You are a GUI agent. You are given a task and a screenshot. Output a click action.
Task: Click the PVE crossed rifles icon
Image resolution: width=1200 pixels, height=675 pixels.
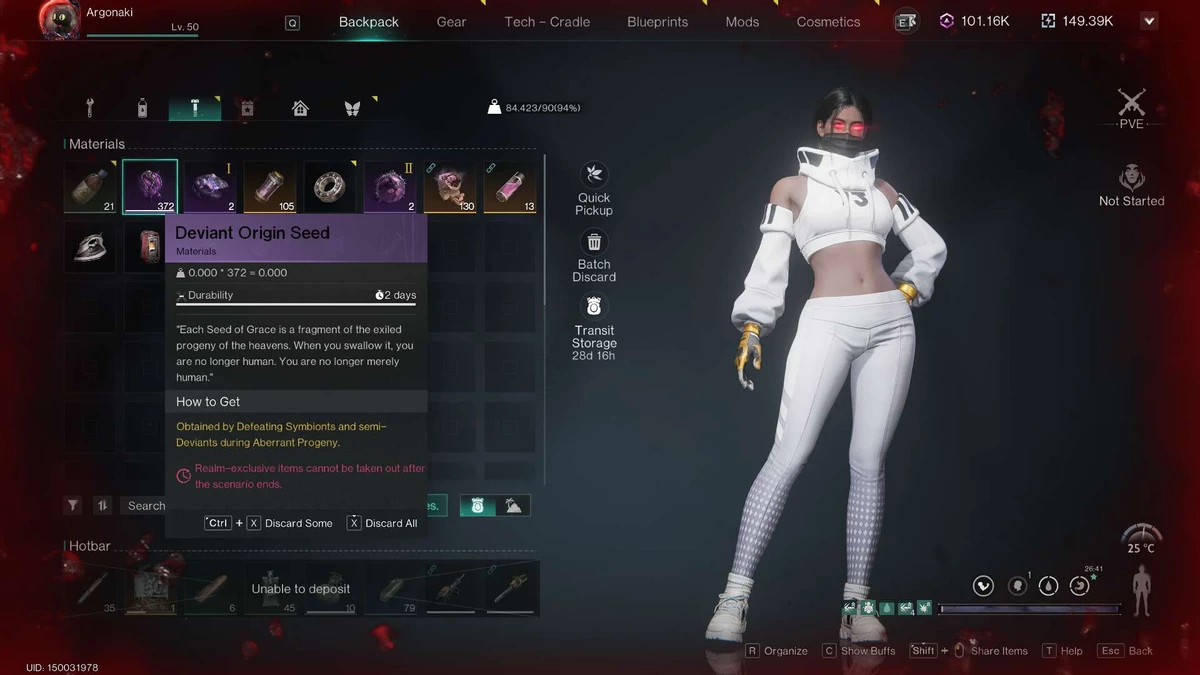1131,103
